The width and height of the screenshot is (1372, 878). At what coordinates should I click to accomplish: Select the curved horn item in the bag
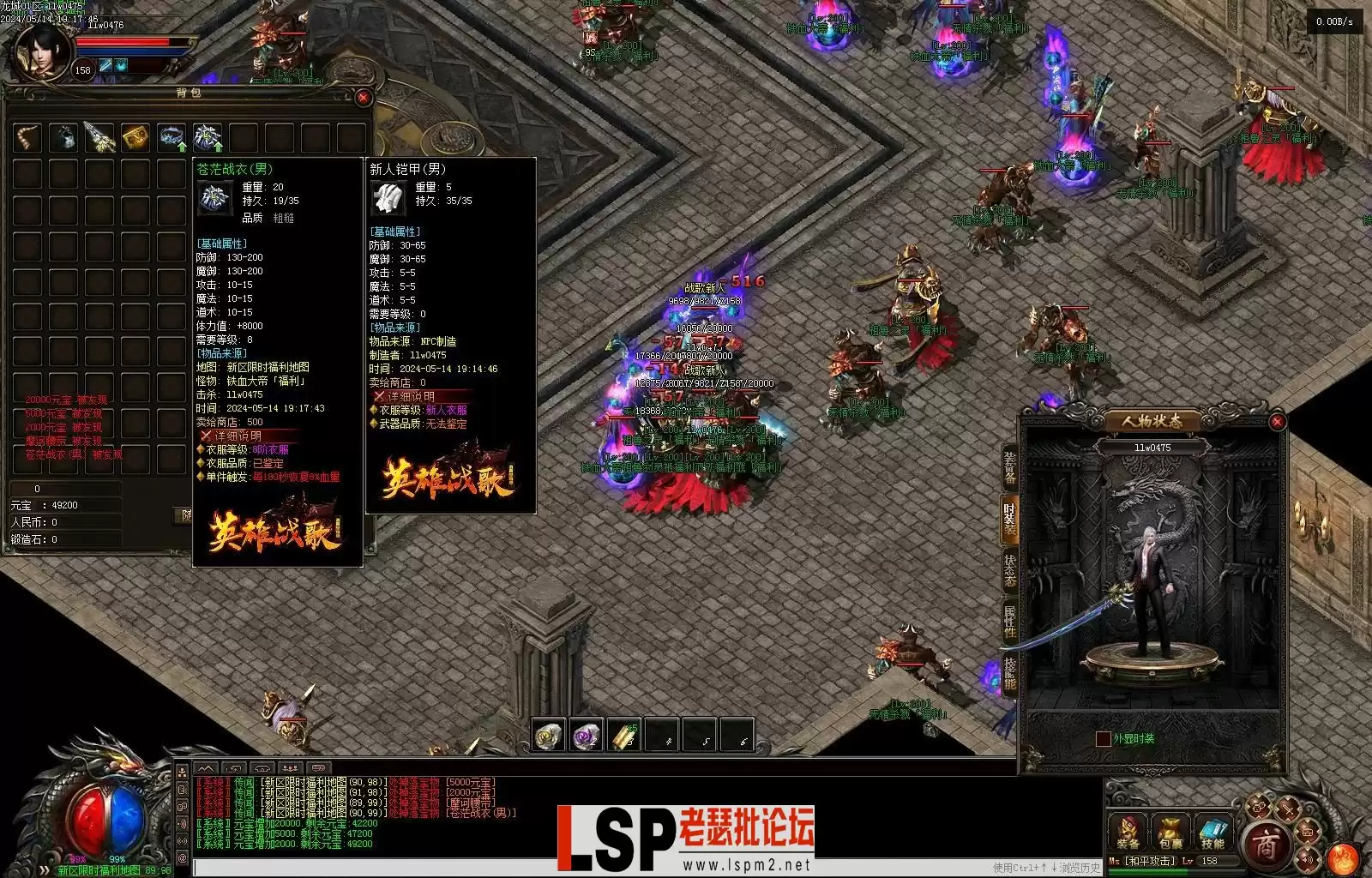click(27, 137)
